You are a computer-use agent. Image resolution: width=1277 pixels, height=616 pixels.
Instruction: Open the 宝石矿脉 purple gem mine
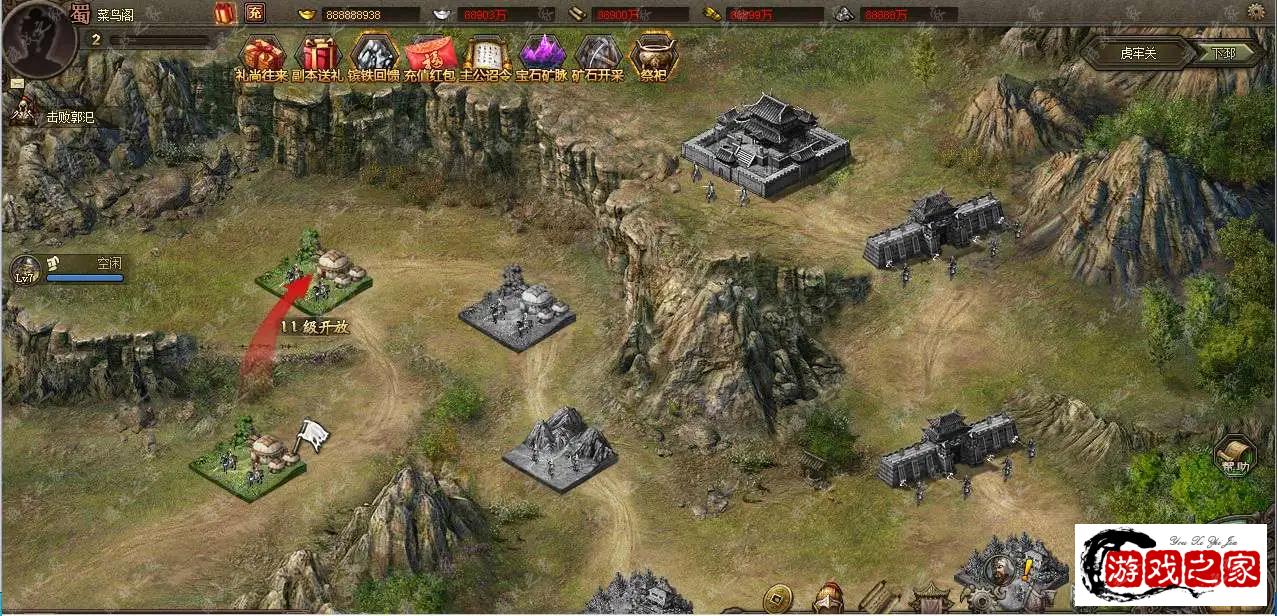[542, 55]
